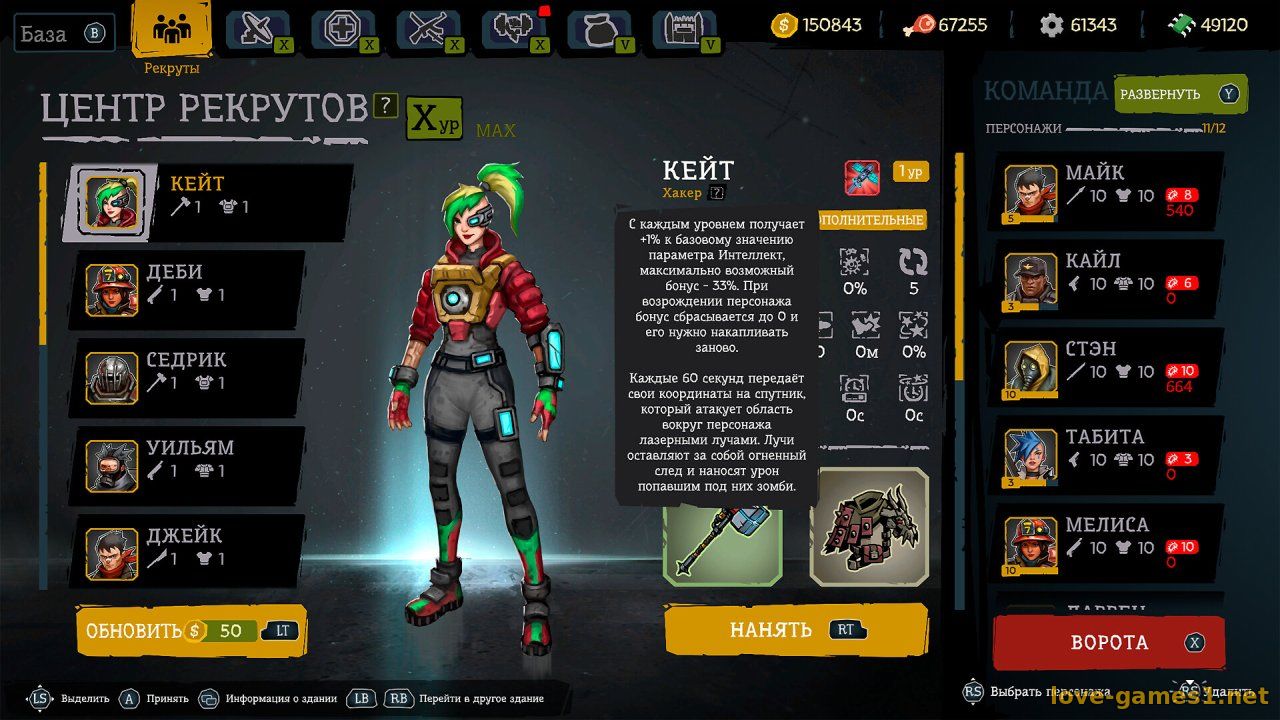Open the medical cross building tab
This screenshot has width=1280, height=720.
click(x=343, y=30)
